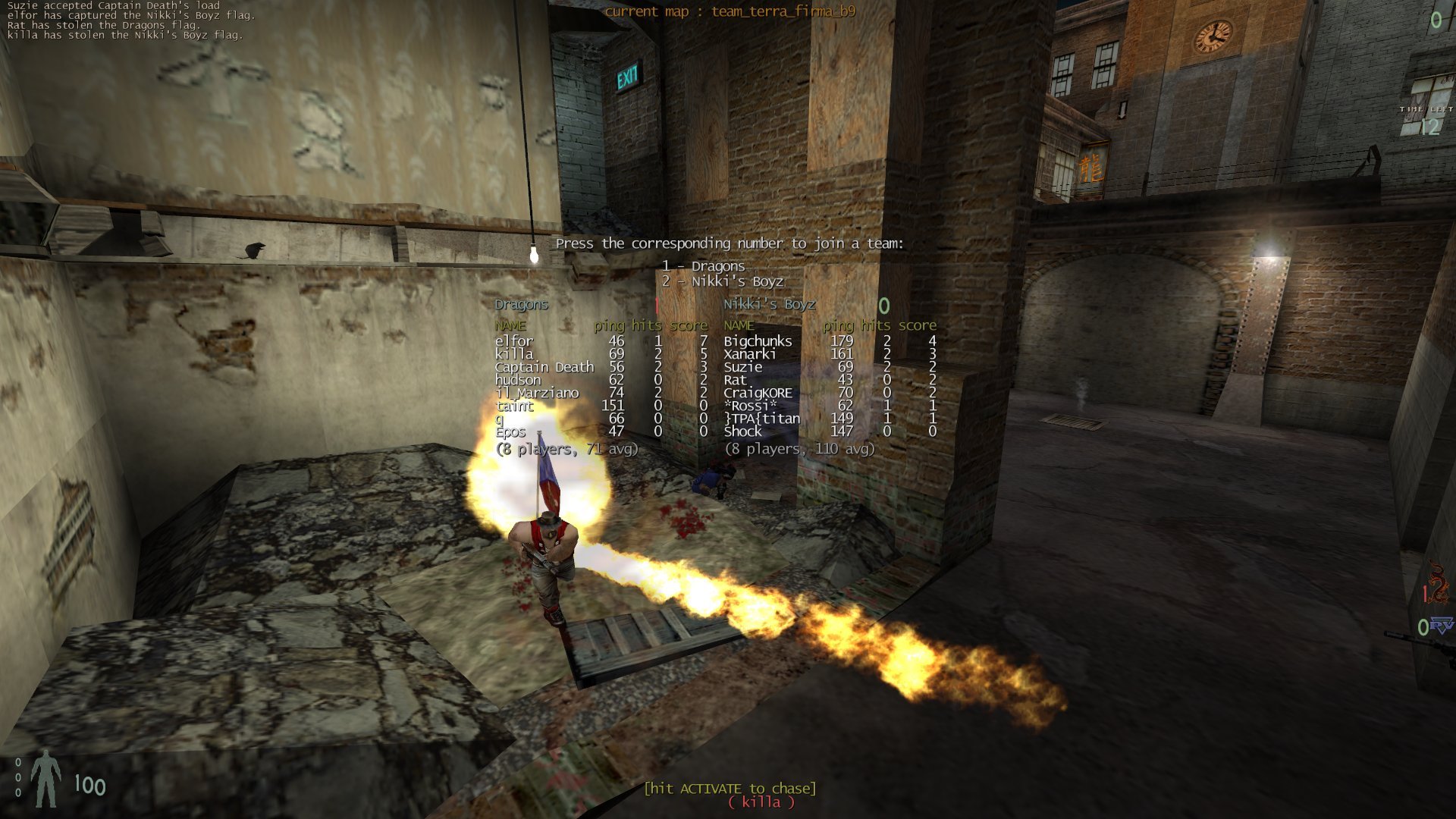Choose the Dragons team option

coord(703,266)
